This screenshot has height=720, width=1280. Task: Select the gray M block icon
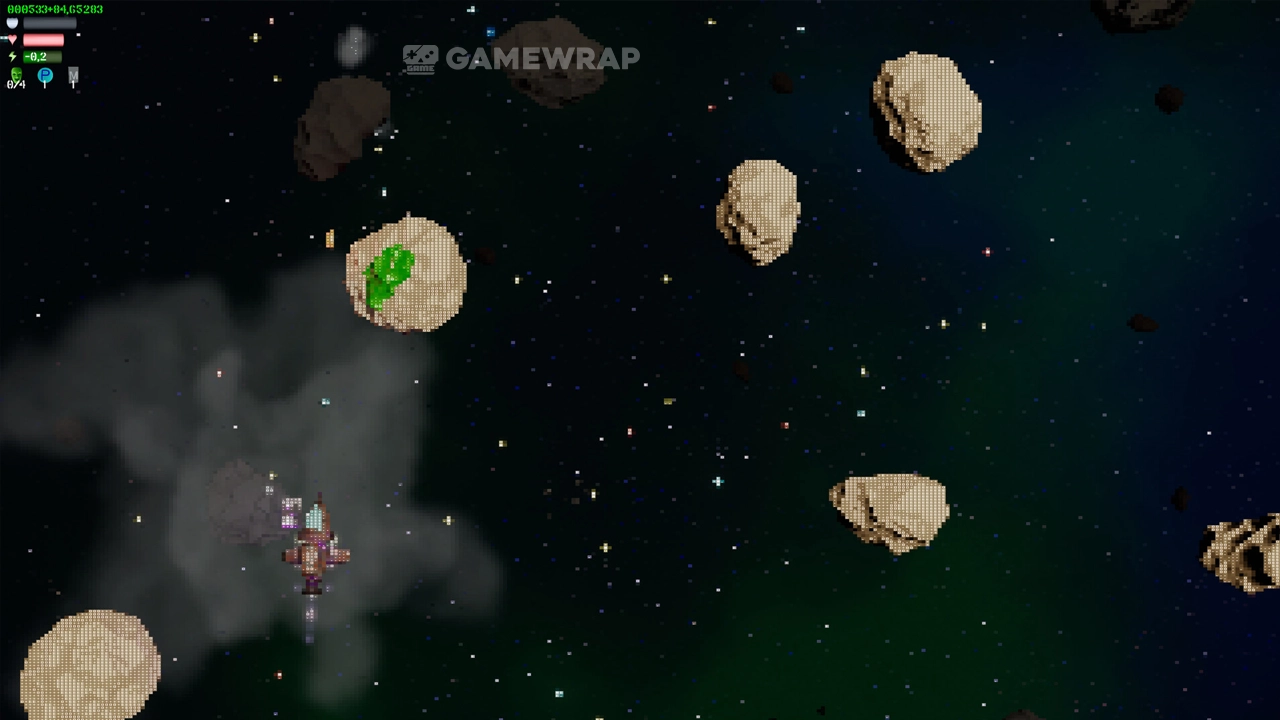click(x=73, y=76)
